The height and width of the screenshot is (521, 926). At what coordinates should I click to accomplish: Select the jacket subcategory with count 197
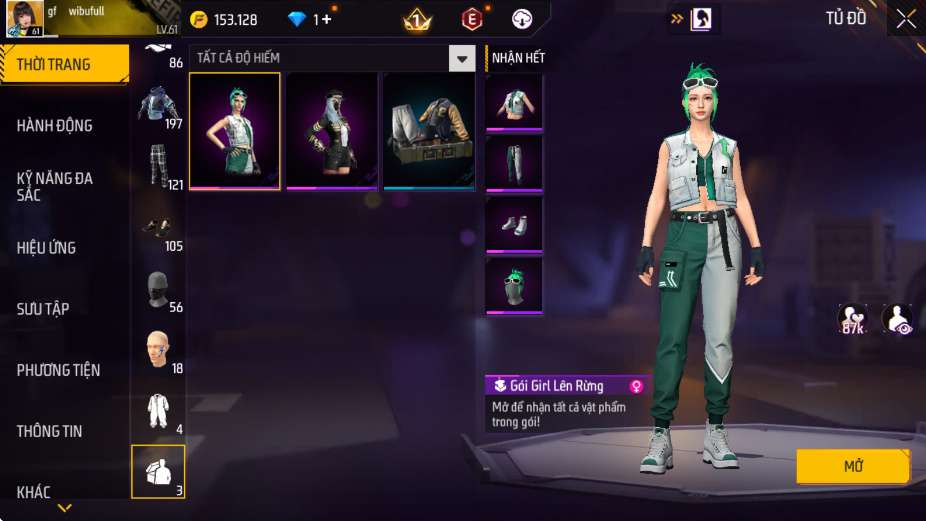pos(157,107)
